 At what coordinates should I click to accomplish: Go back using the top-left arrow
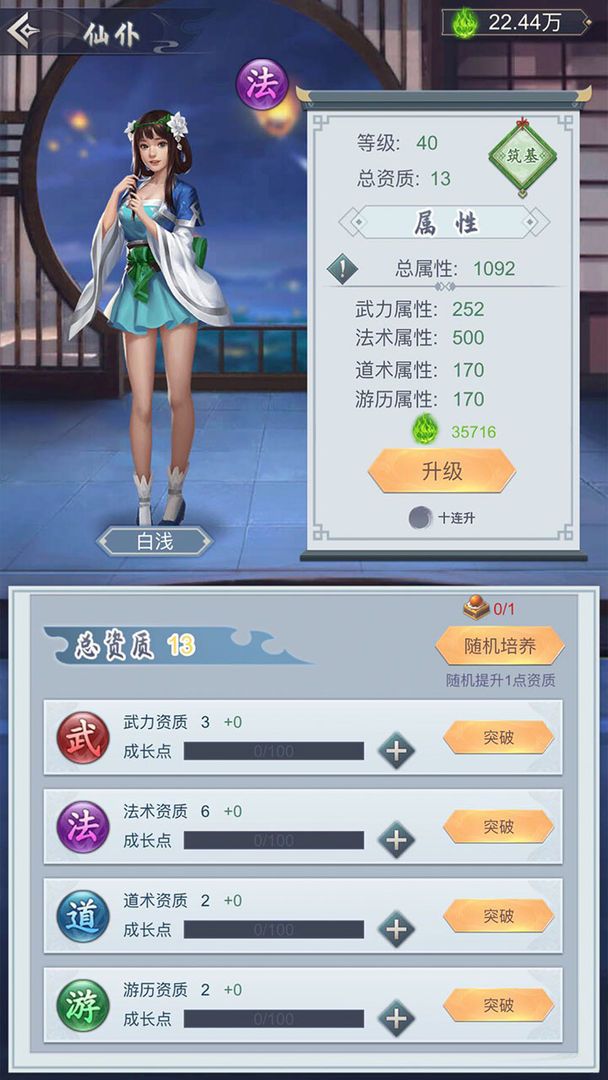click(24, 30)
